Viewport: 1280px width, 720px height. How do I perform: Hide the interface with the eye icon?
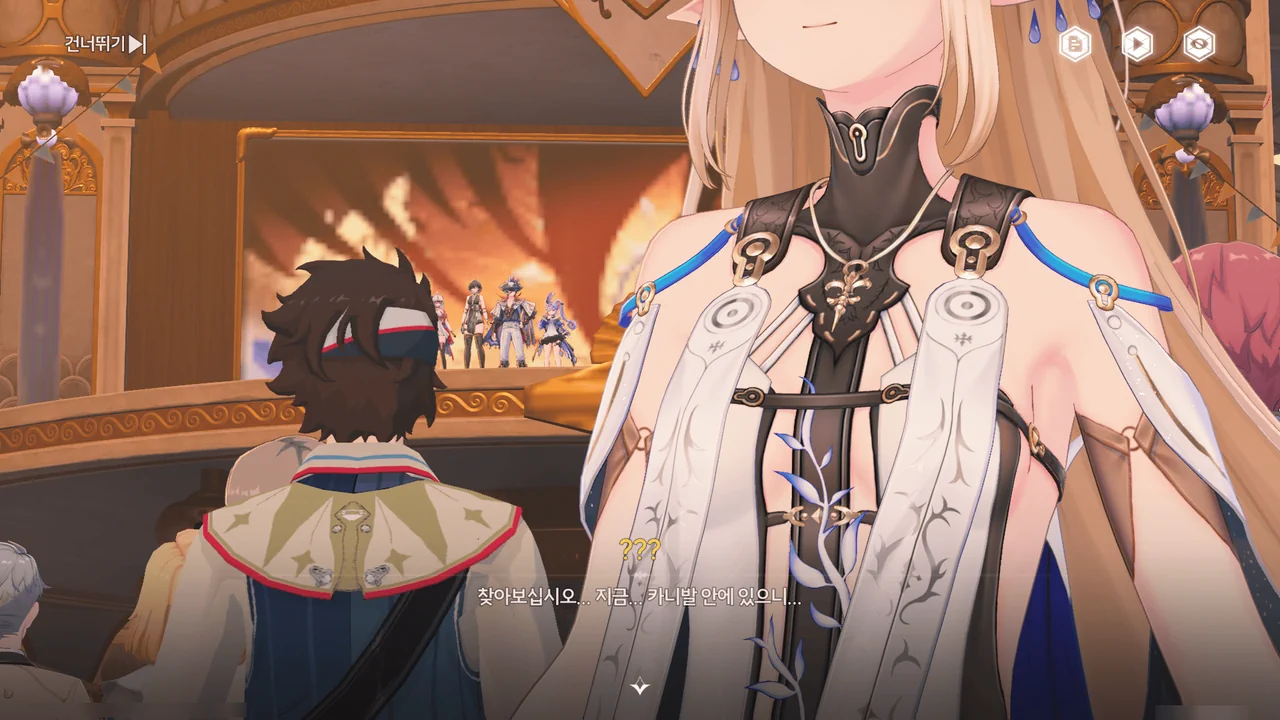tap(1199, 44)
